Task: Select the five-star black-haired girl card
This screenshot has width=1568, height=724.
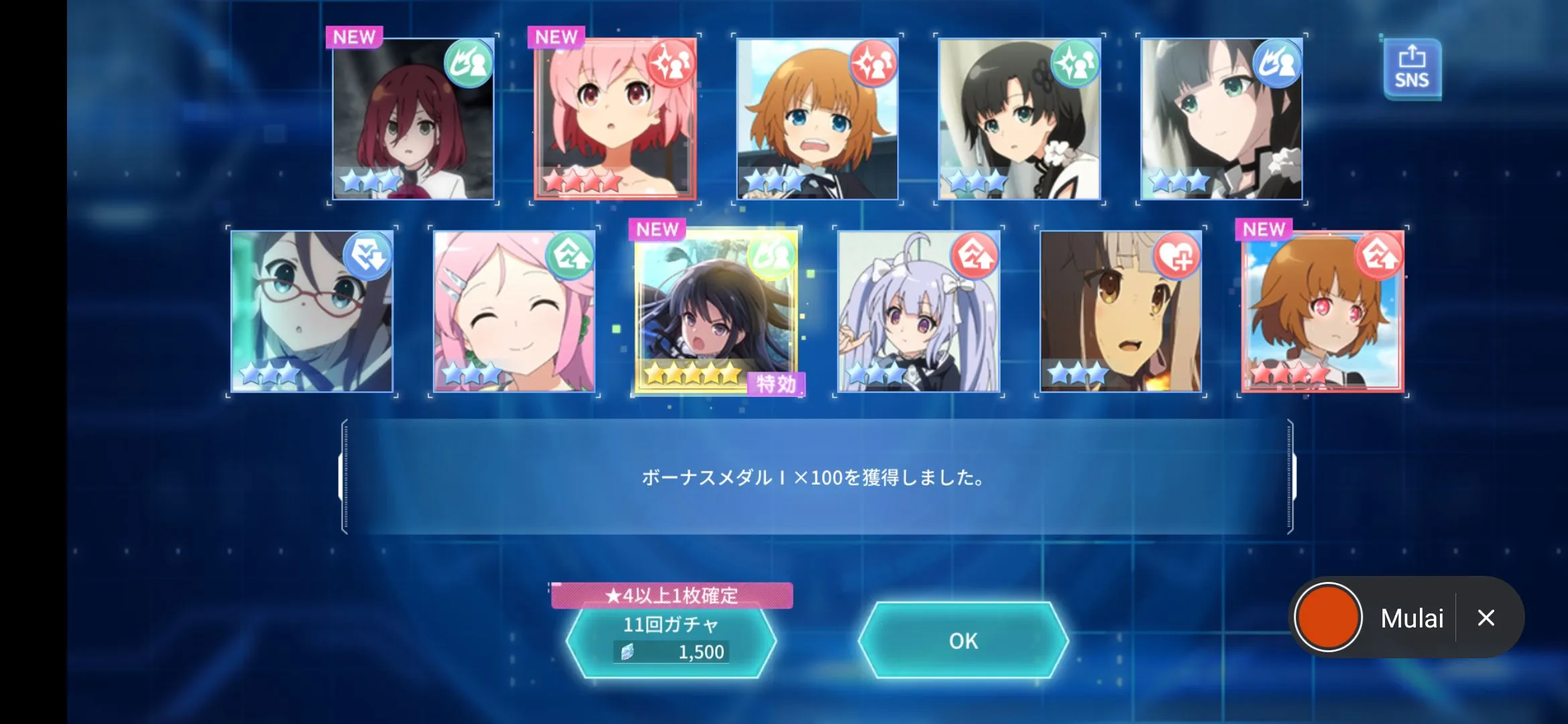Action: (716, 312)
